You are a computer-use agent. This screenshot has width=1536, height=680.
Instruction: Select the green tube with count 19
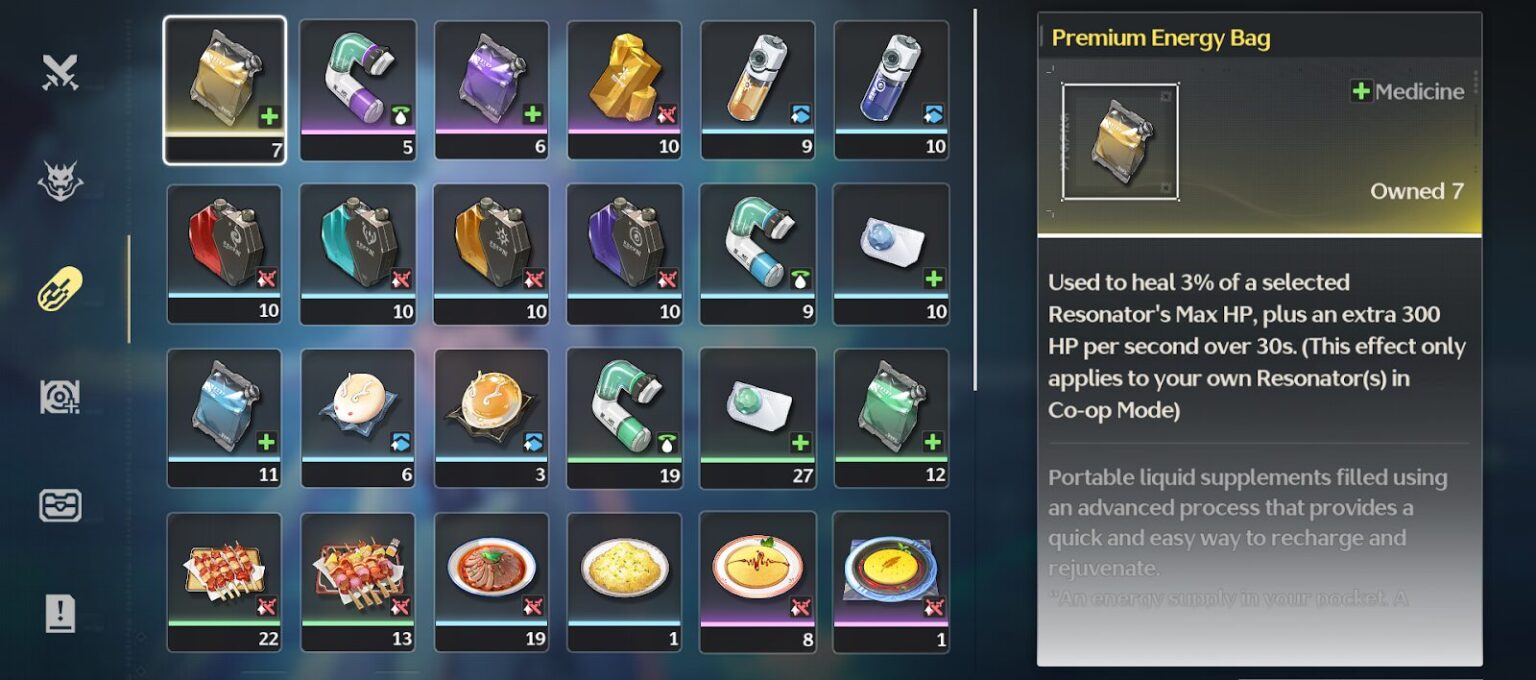point(624,416)
